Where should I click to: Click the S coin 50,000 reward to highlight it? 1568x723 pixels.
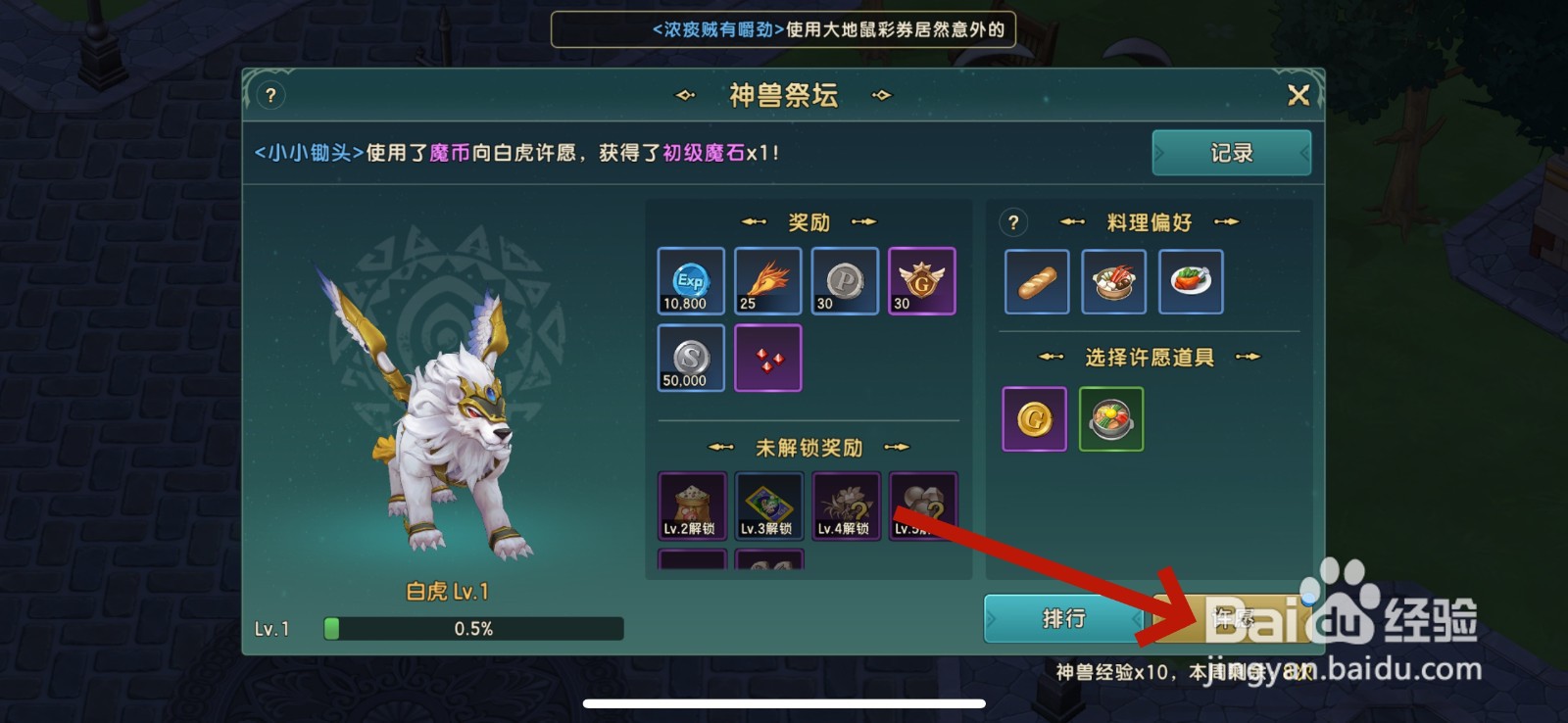(x=689, y=357)
